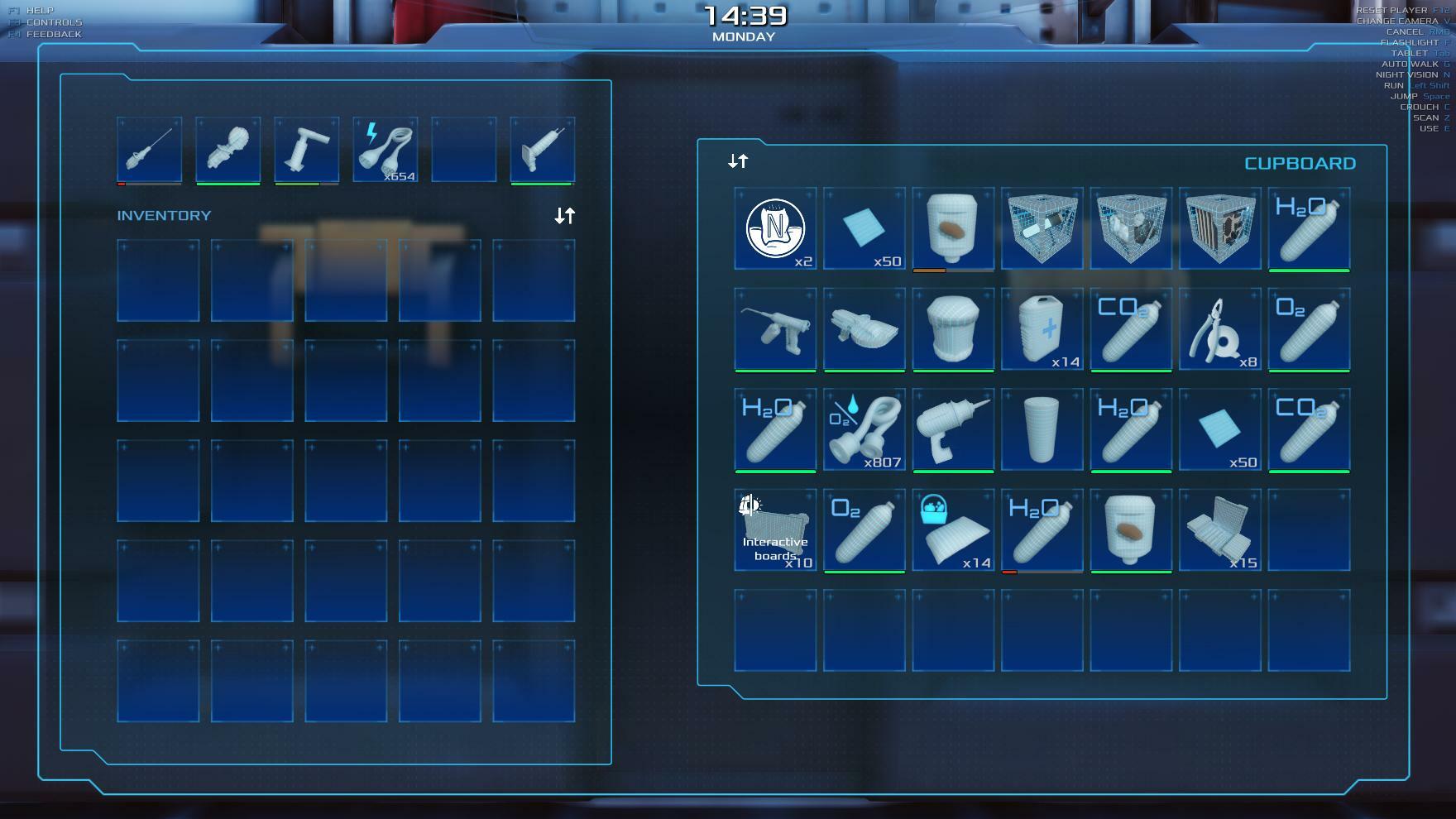Choose the medical canister with plus sign
1456x819 pixels.
pyautogui.click(x=1042, y=328)
